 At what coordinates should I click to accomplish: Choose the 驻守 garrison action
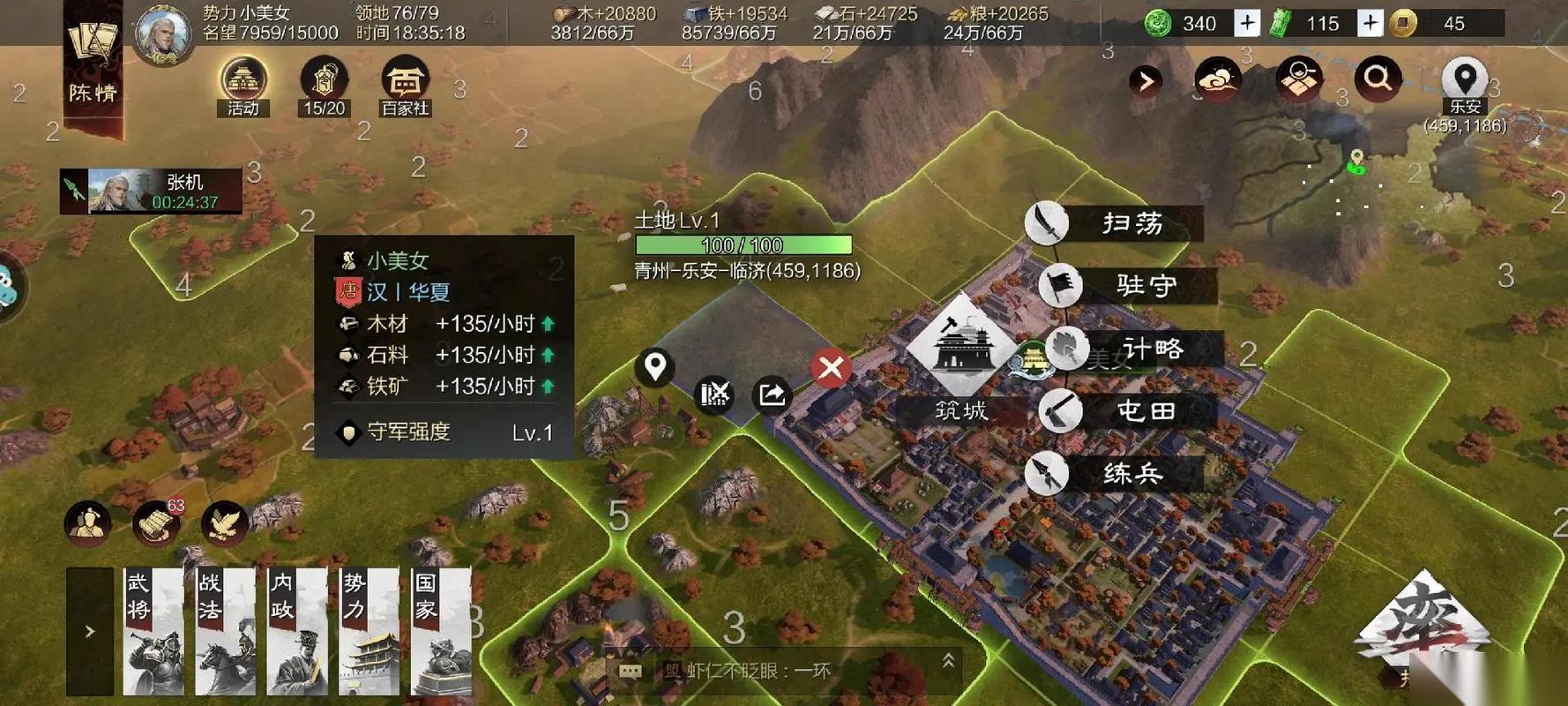(x=1128, y=286)
